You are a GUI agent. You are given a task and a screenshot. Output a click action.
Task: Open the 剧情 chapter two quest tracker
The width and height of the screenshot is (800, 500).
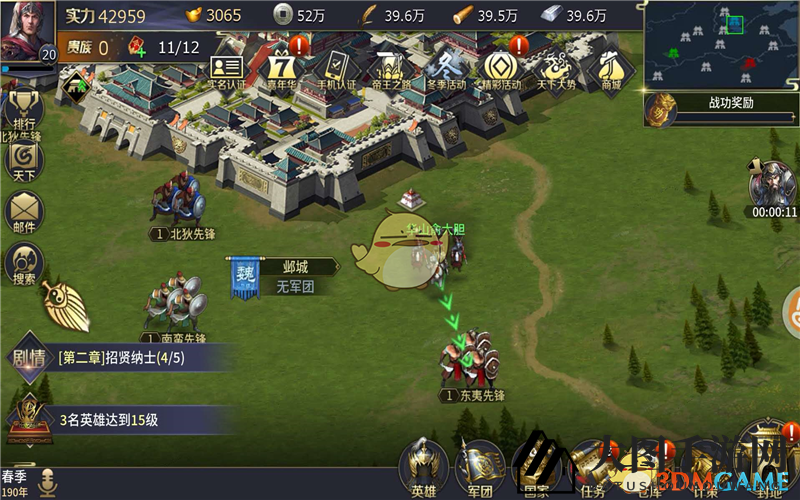(x=120, y=357)
